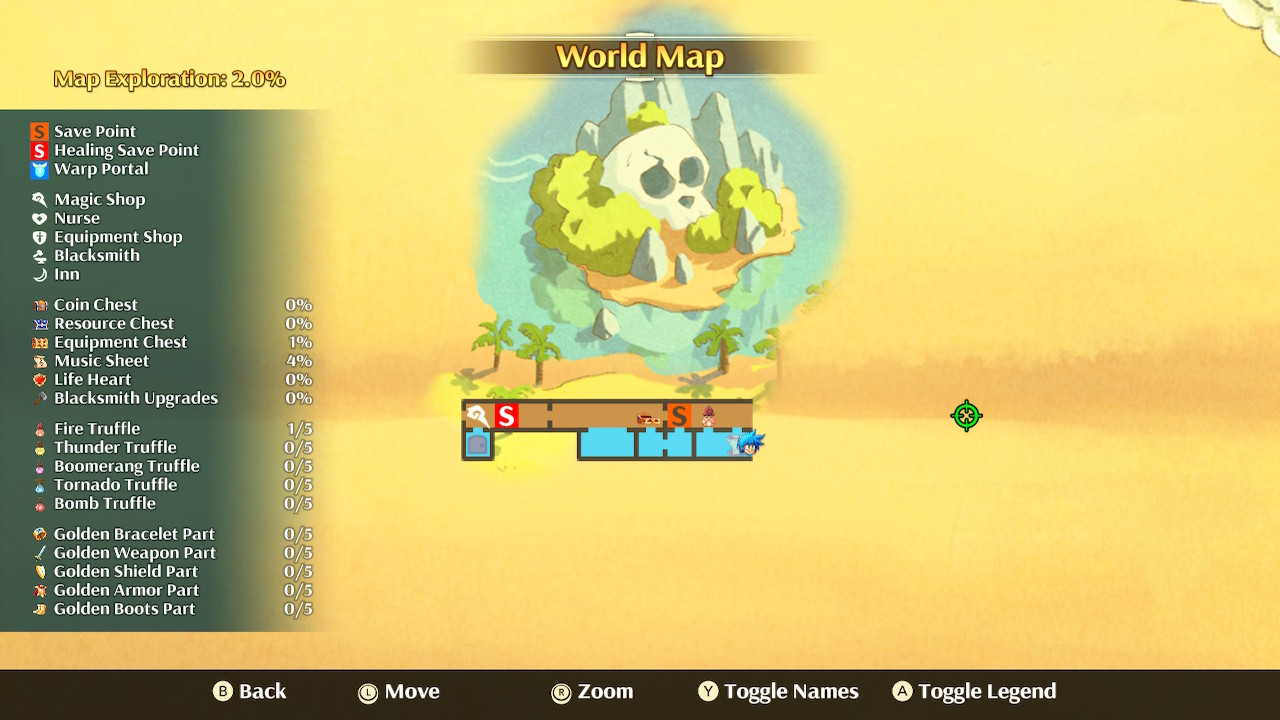The image size is (1280, 720).
Task: Select Warp Portal in the legend
Action: pos(101,169)
